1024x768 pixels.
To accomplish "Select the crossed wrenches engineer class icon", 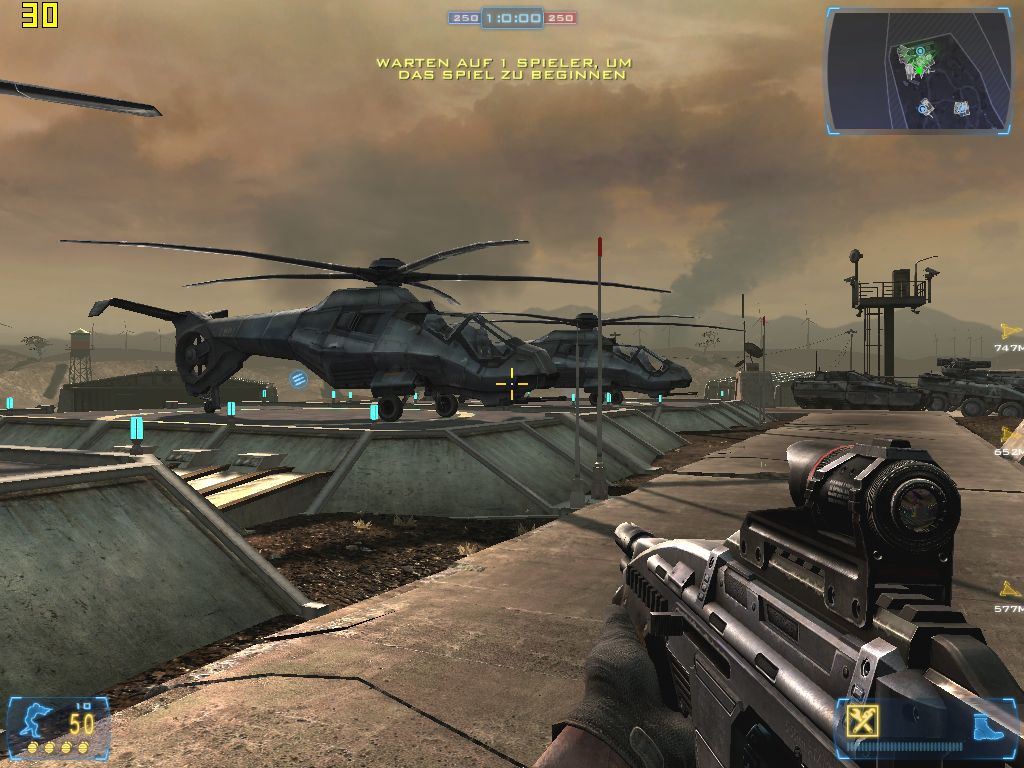I will pyautogui.click(x=859, y=721).
